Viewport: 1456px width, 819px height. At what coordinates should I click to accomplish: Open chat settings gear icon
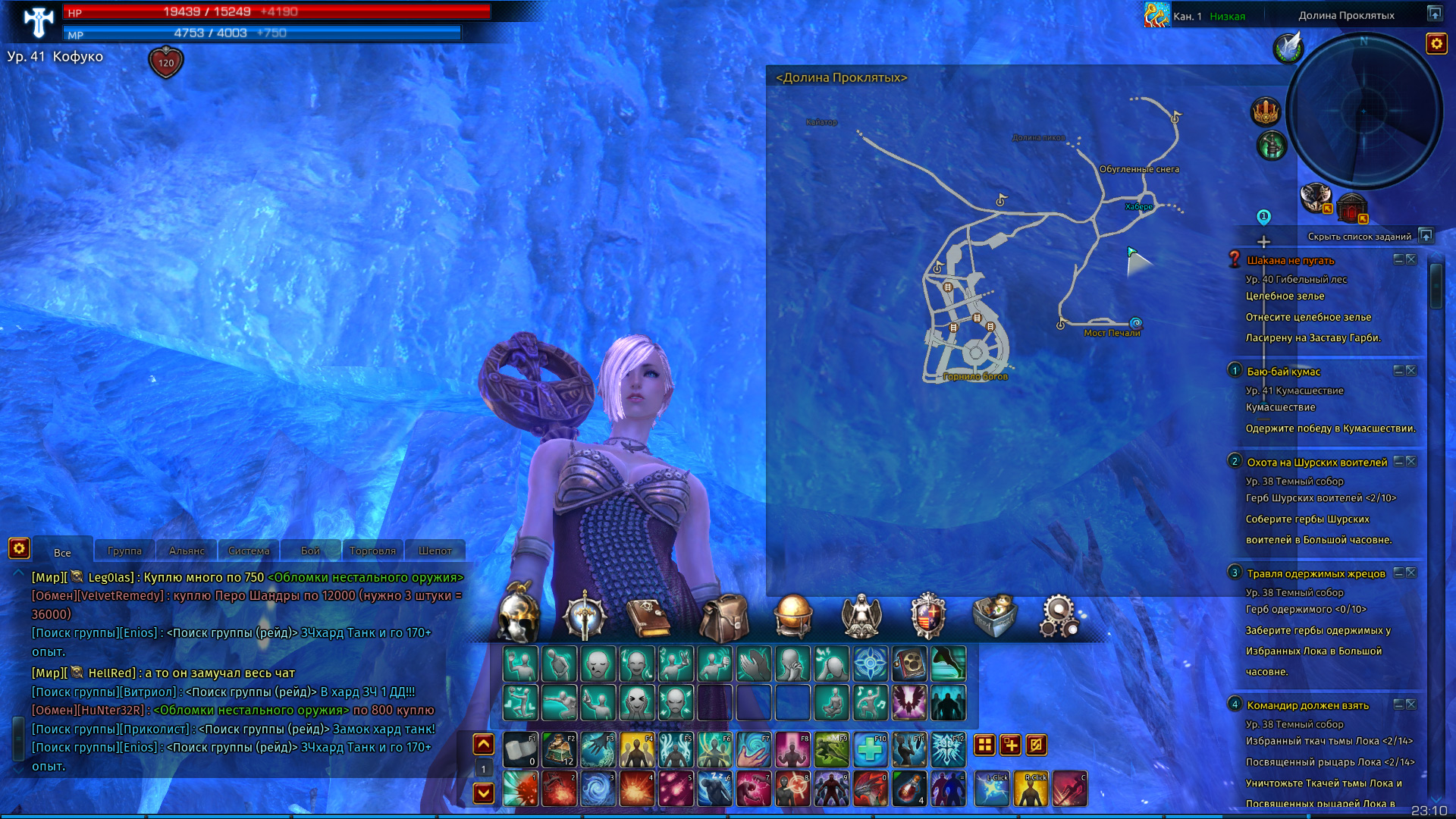(19, 548)
